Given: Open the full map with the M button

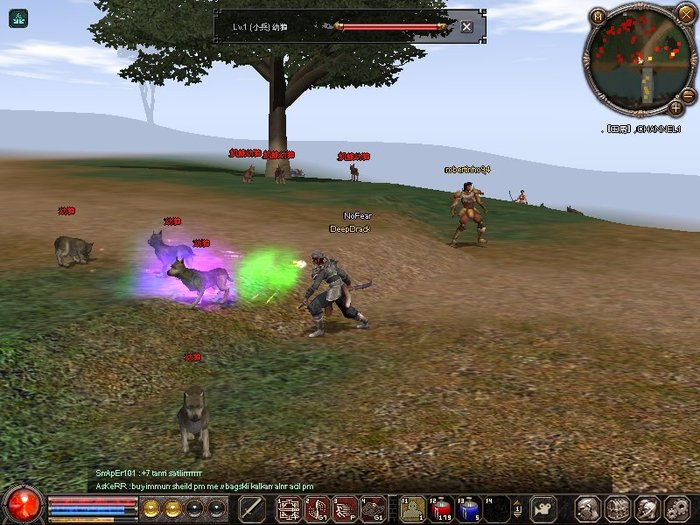Looking at the screenshot, I should pos(597,16).
